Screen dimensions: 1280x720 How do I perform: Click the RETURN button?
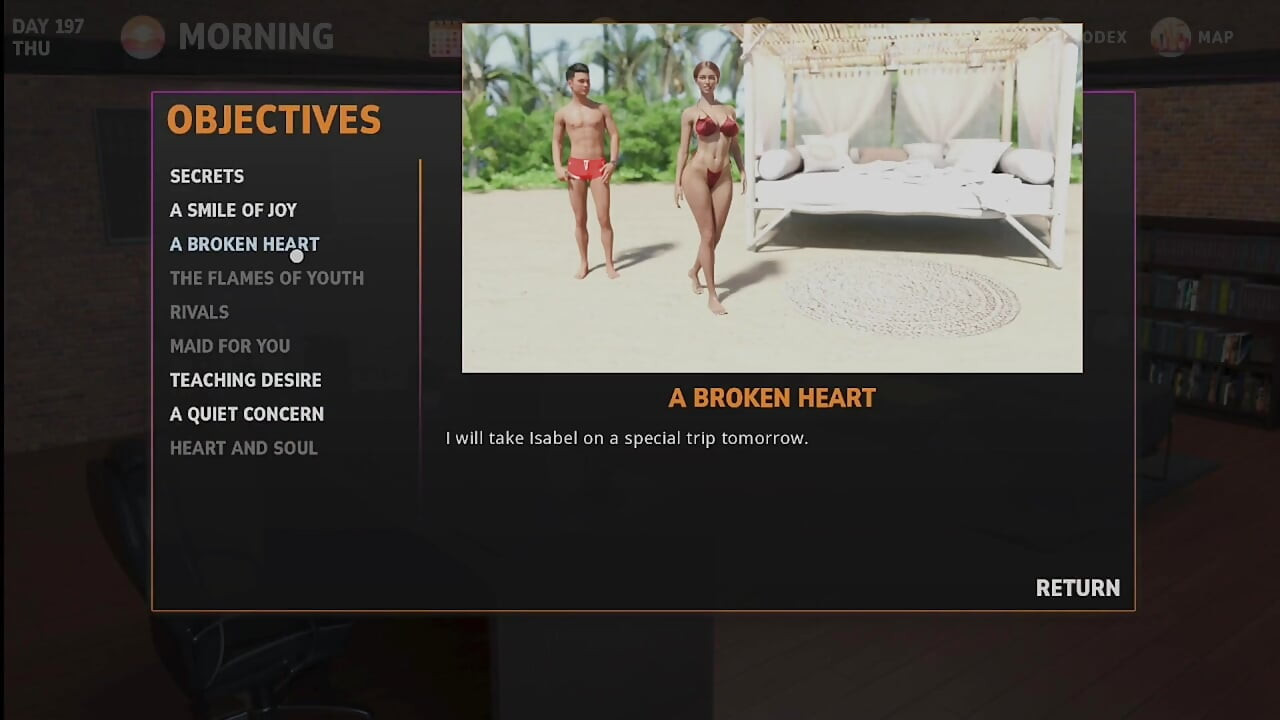[x=1077, y=588]
